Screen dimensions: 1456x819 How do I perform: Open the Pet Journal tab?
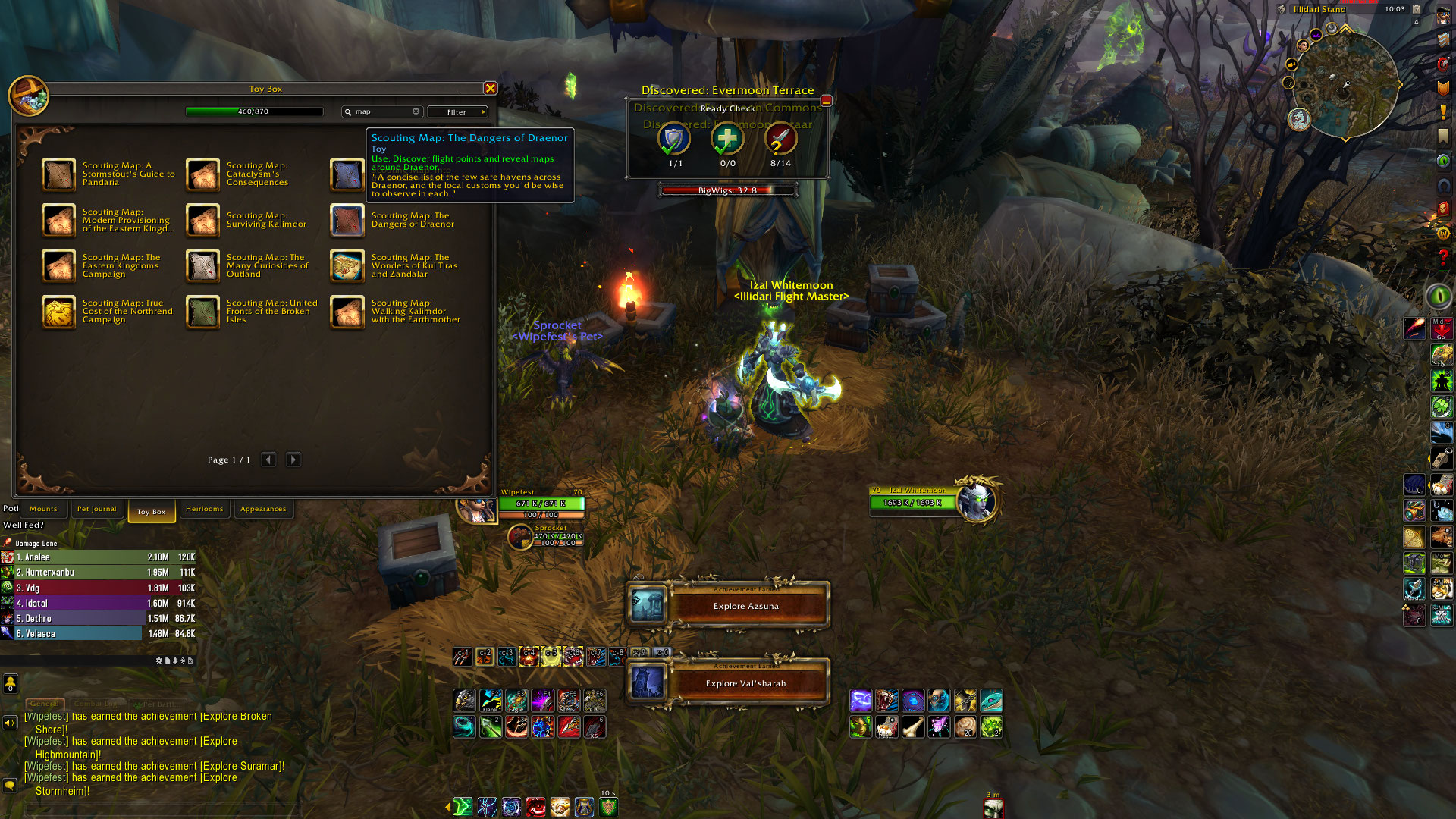pos(96,509)
